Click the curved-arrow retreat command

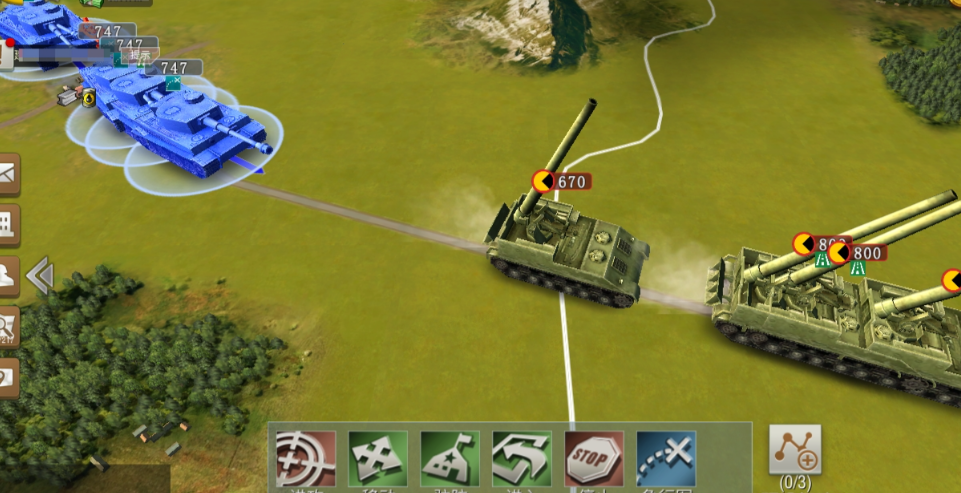(522, 459)
